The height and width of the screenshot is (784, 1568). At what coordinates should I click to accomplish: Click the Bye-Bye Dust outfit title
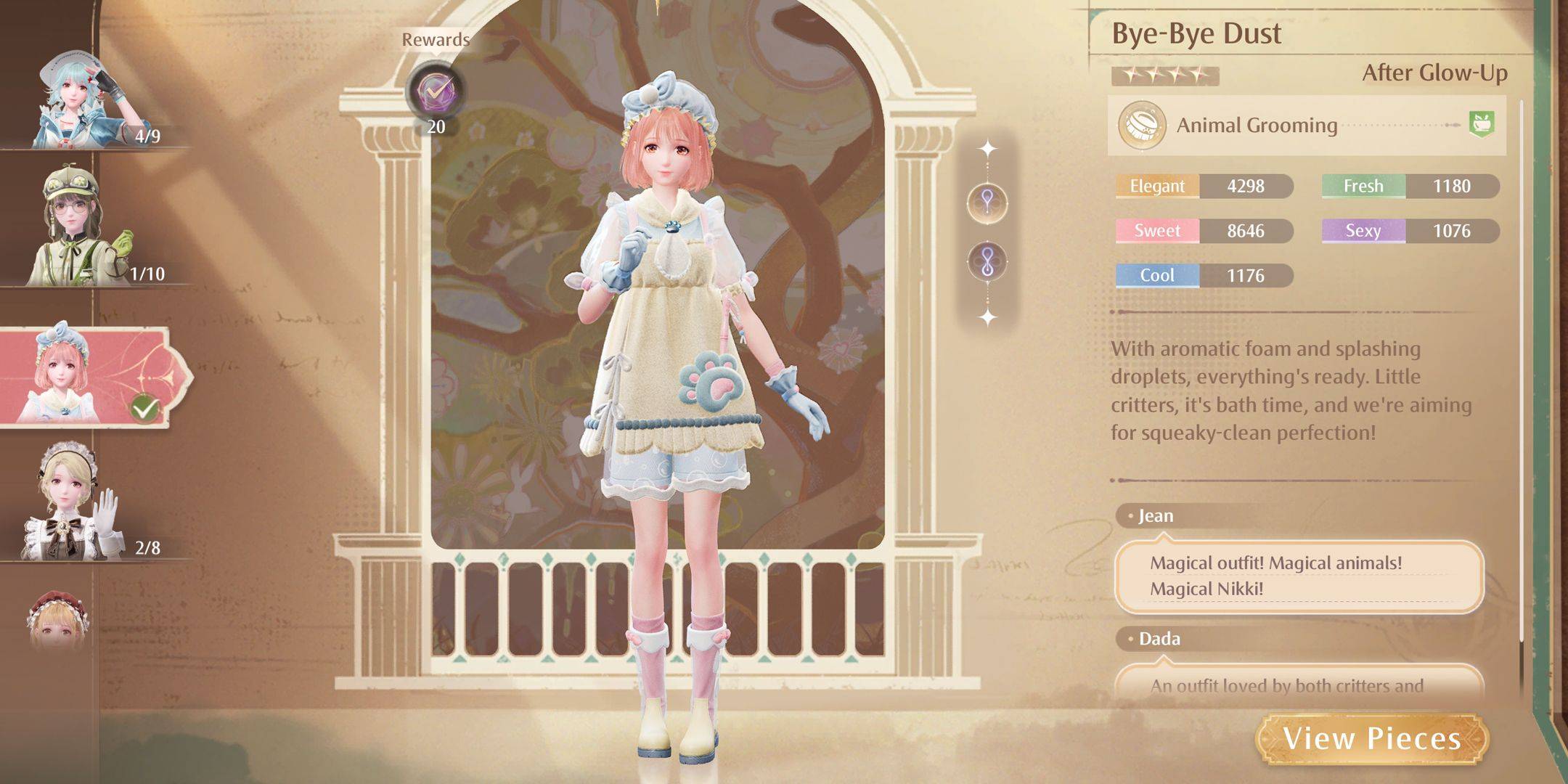click(1201, 34)
